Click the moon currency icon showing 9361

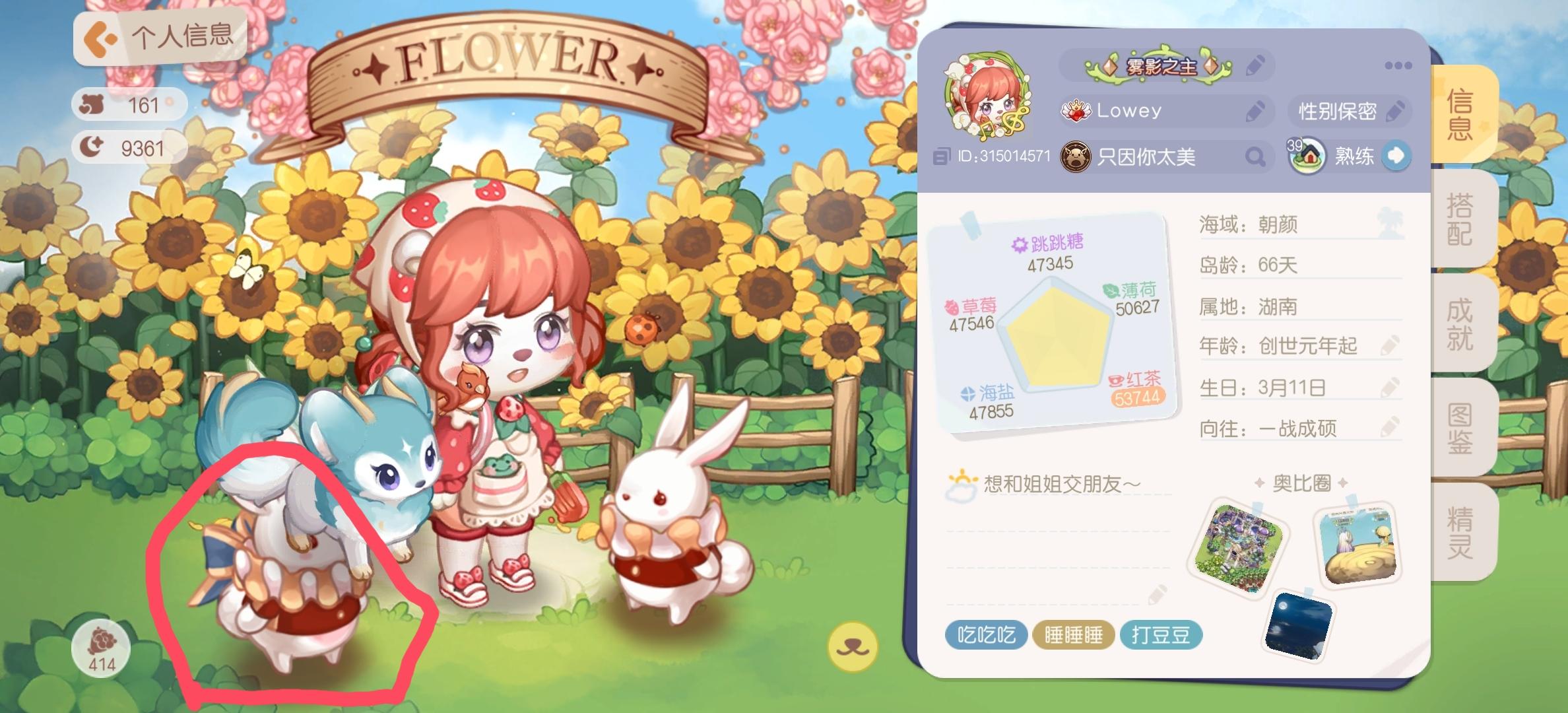[92, 147]
